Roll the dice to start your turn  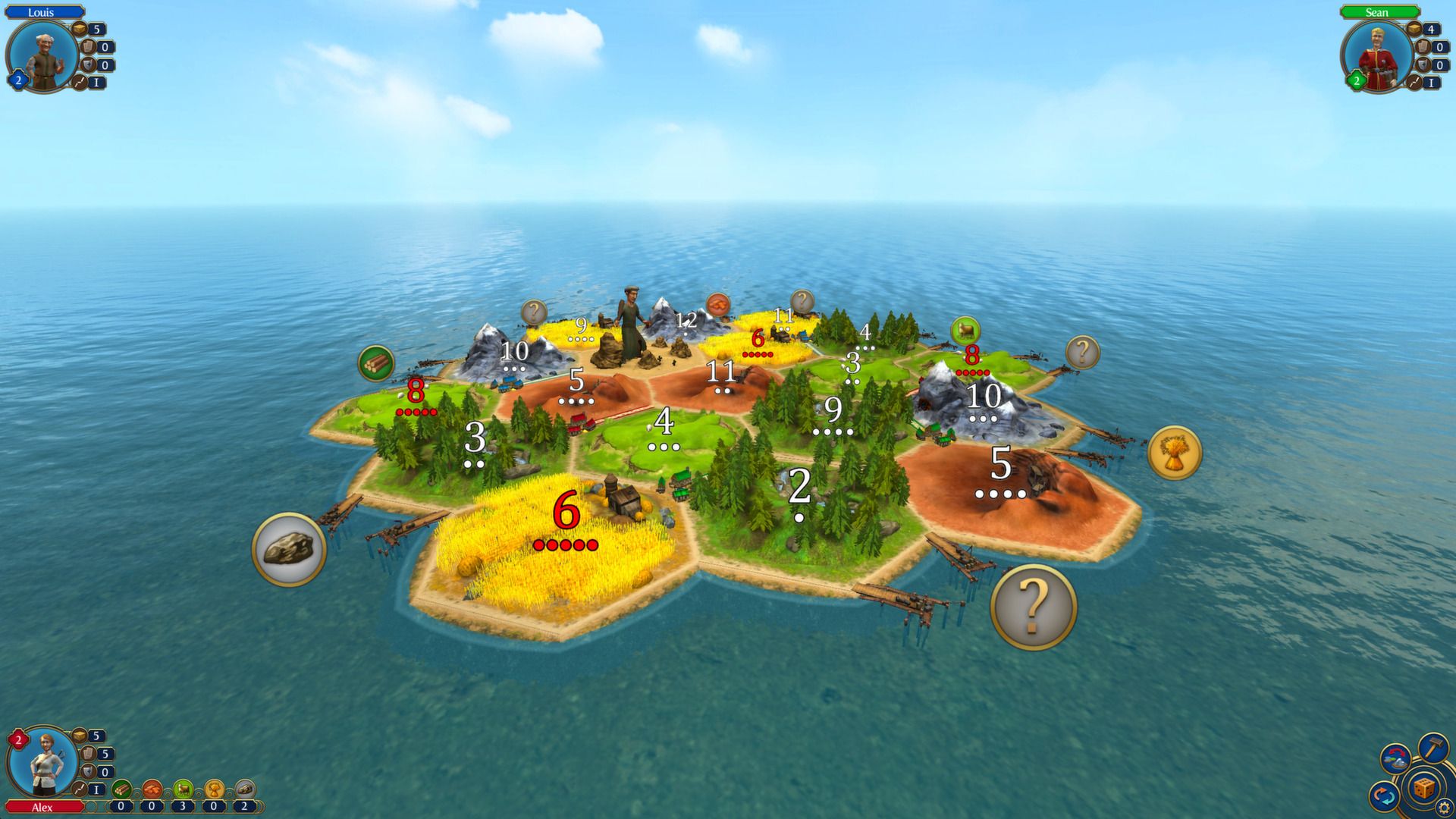[1423, 789]
